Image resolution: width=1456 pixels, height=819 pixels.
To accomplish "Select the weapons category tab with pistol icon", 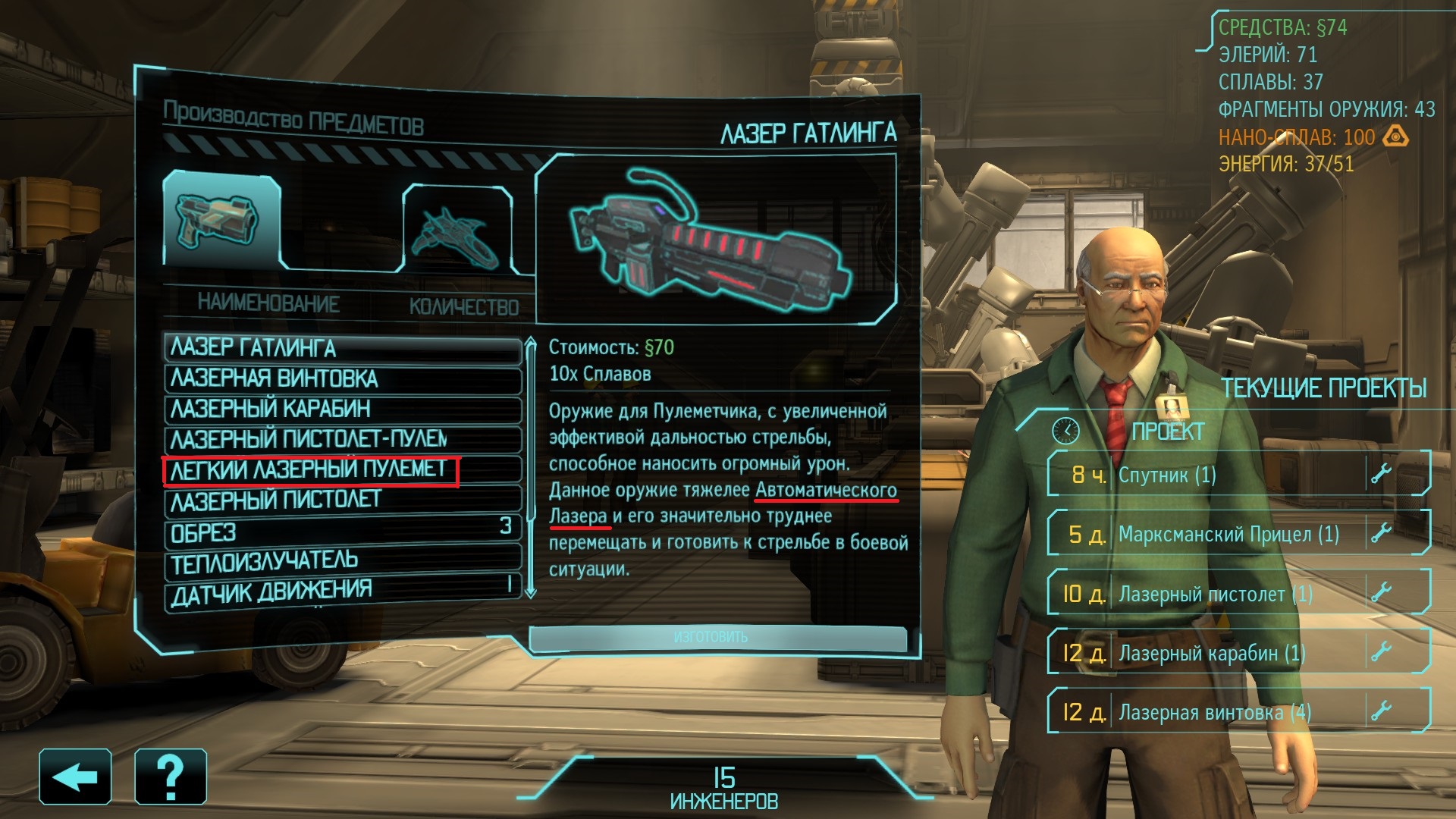I will click(221, 220).
